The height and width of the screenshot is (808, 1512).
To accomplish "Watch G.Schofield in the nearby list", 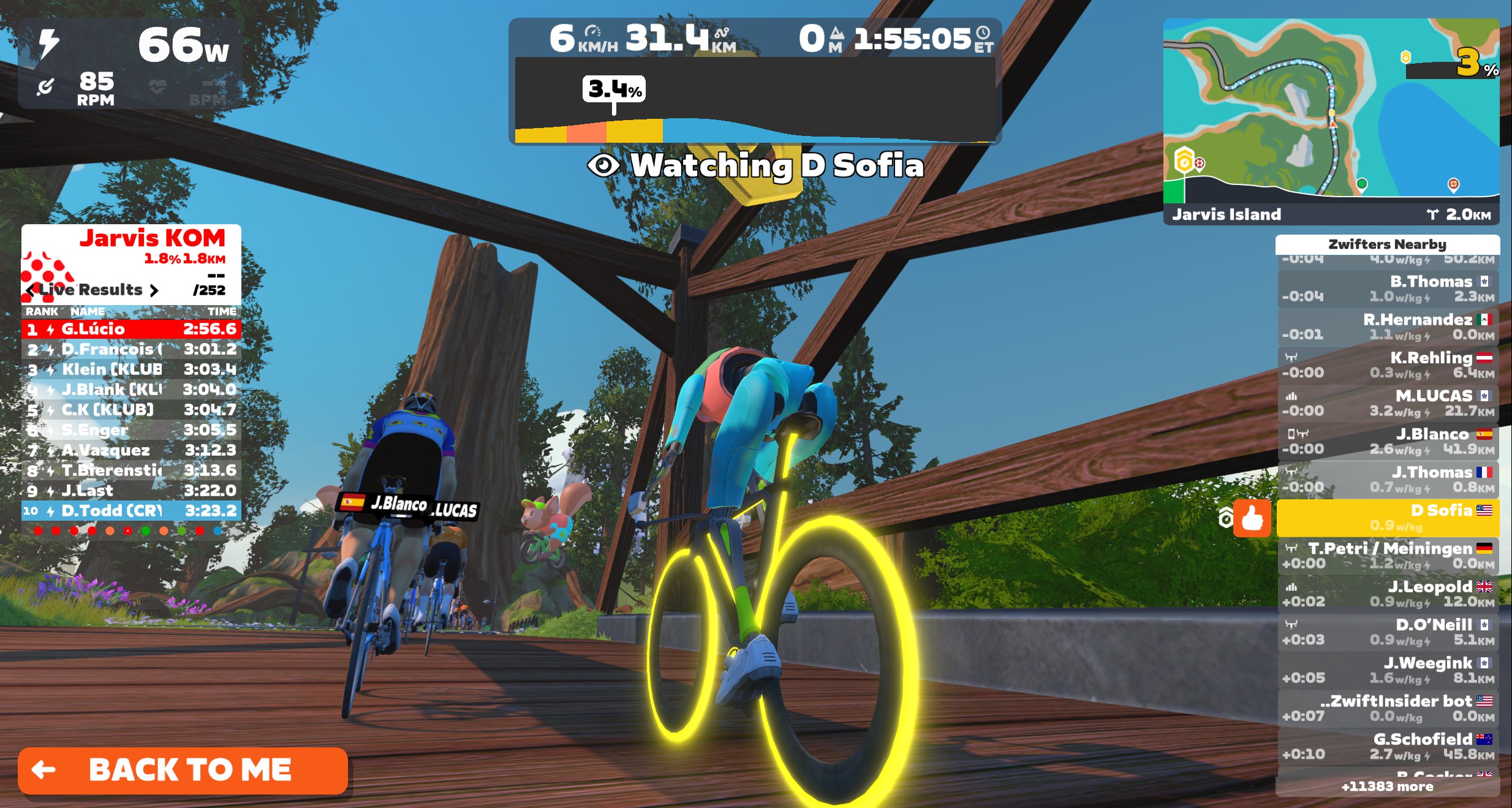I will point(1388,746).
